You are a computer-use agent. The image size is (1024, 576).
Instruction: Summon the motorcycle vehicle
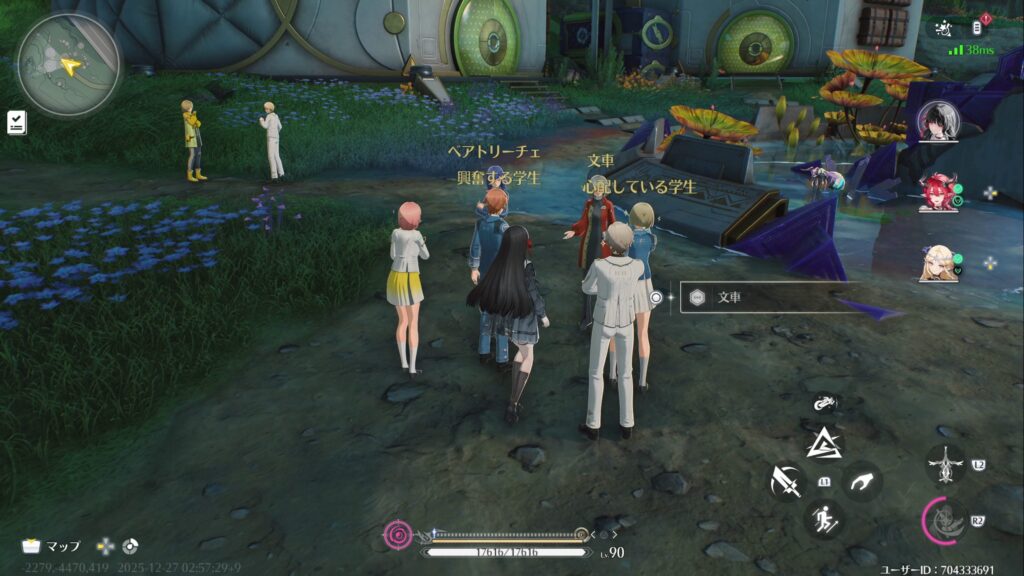[x=825, y=405]
